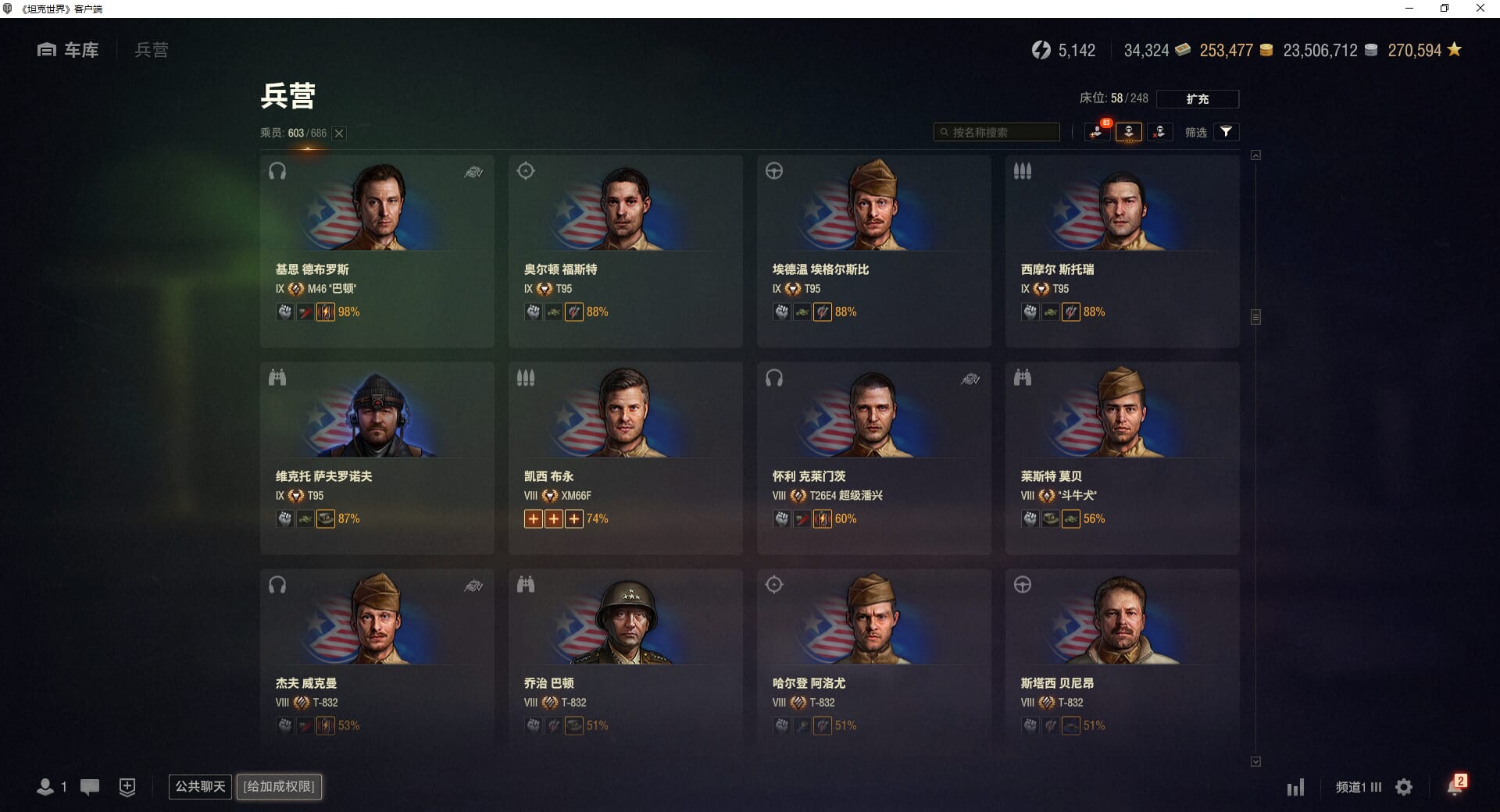Select crew member 奥尔顿 福斯特
This screenshot has height=812, width=1500.
pyautogui.click(x=625, y=250)
